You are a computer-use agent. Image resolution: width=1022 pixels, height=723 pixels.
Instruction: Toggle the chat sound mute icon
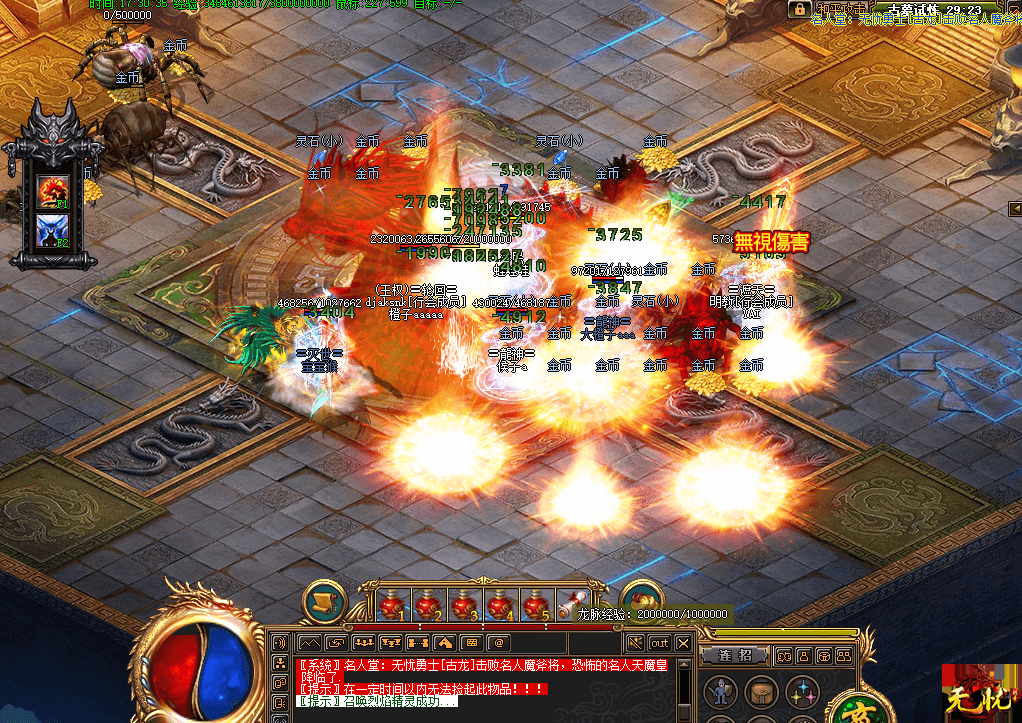point(635,642)
